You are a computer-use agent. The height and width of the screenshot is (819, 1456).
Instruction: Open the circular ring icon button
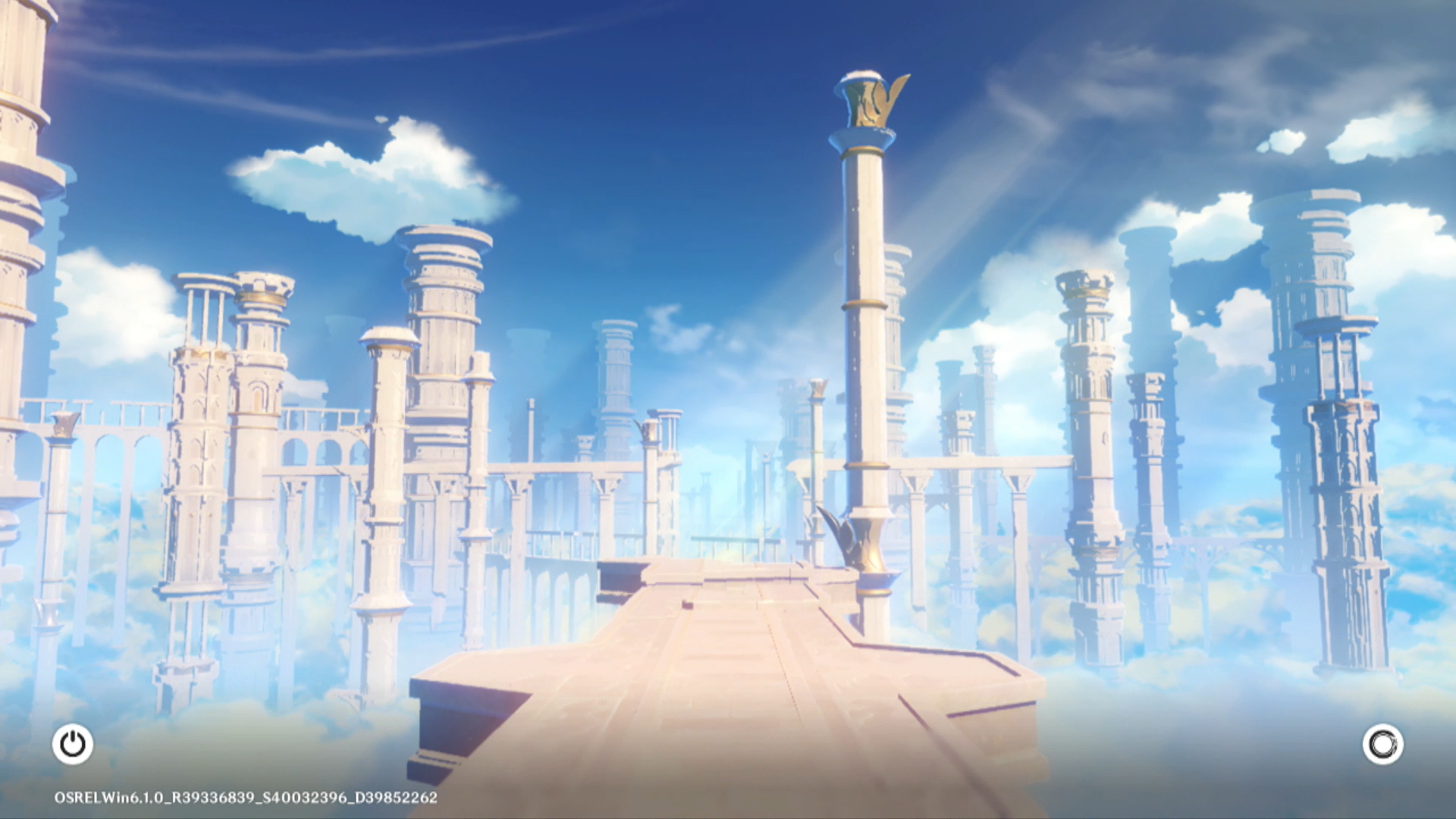click(x=1382, y=744)
